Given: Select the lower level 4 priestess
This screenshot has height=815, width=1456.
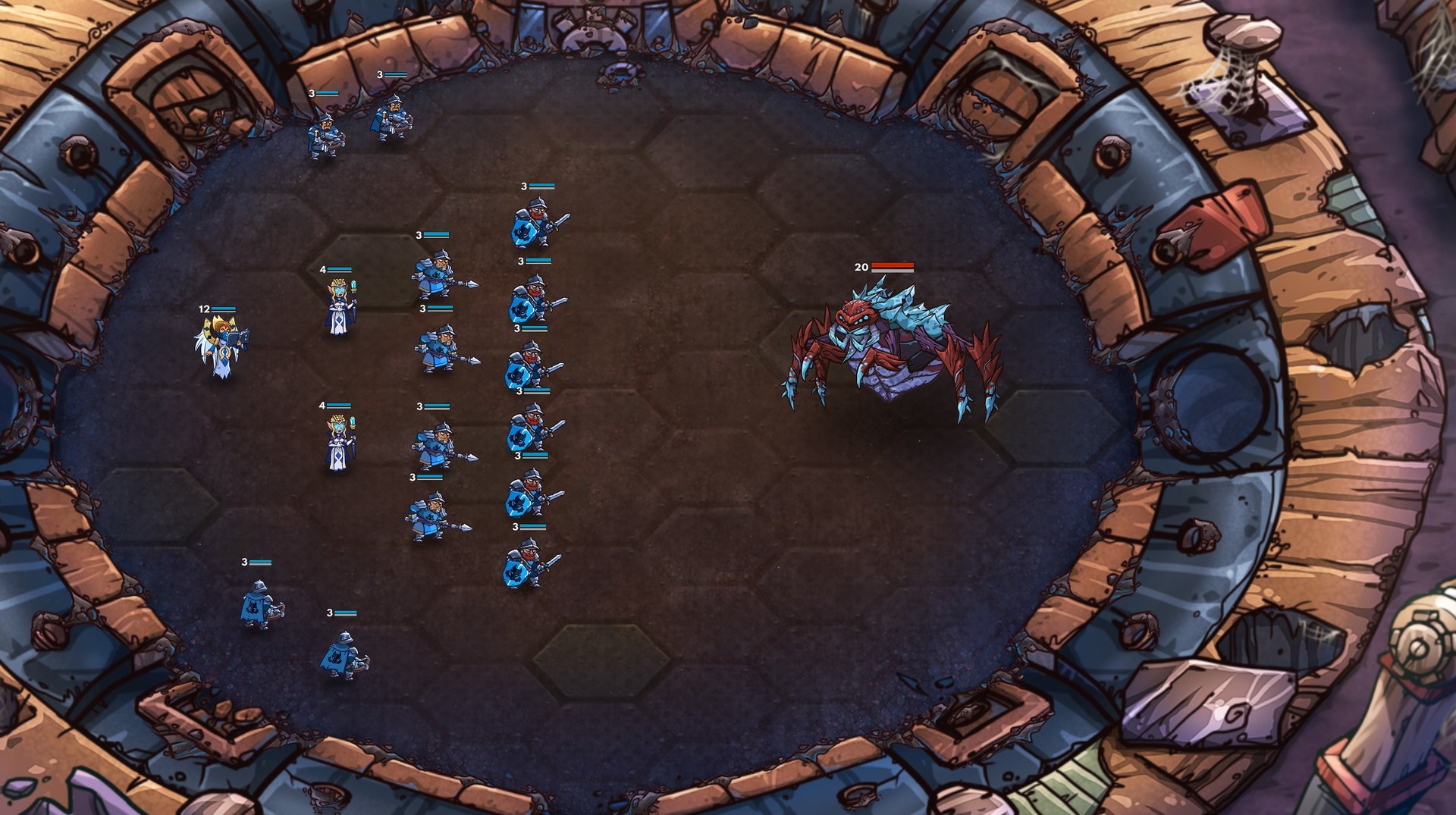Looking at the screenshot, I should pyautogui.click(x=337, y=440).
